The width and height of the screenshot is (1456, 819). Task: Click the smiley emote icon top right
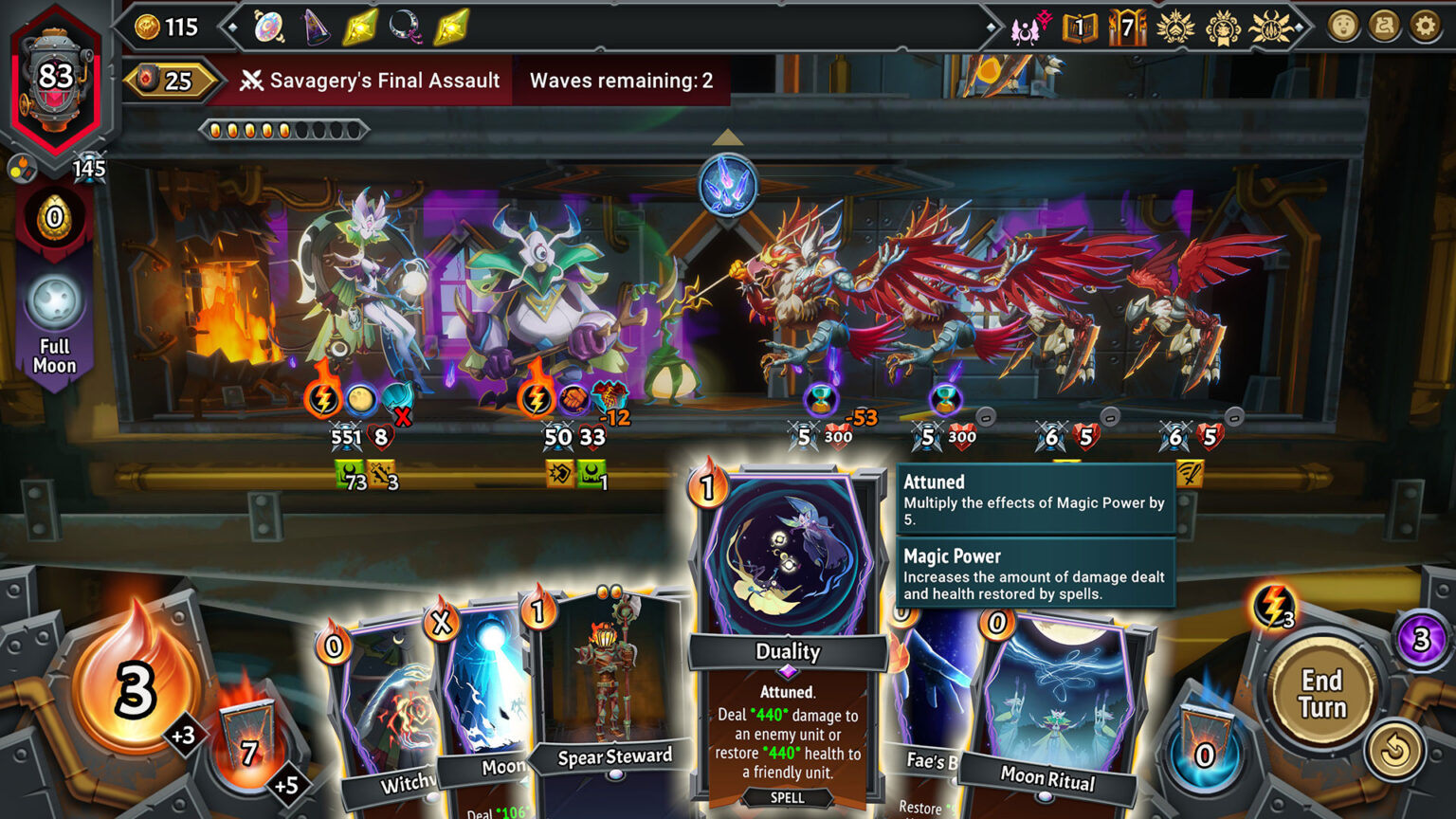pos(1343,27)
